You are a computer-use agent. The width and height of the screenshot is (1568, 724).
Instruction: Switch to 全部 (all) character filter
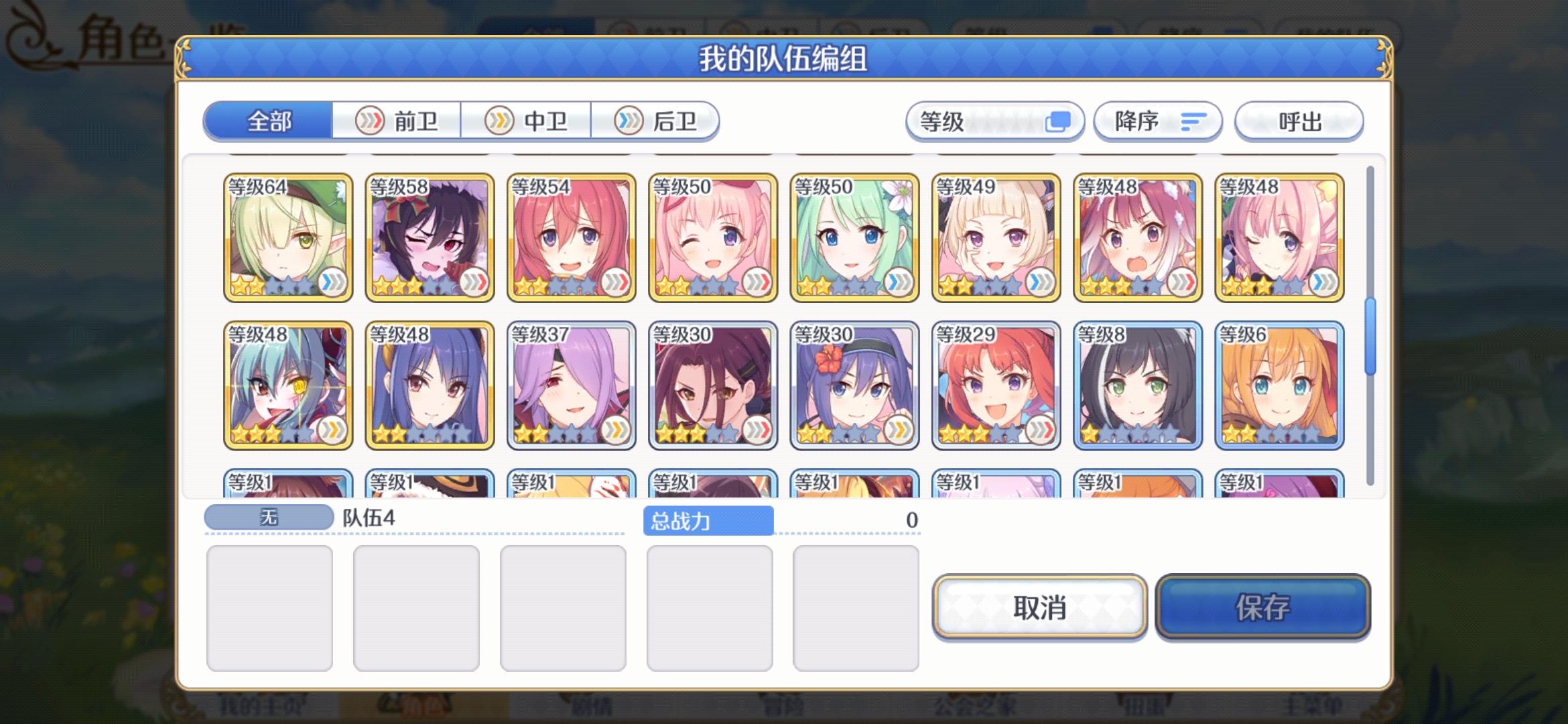click(270, 121)
